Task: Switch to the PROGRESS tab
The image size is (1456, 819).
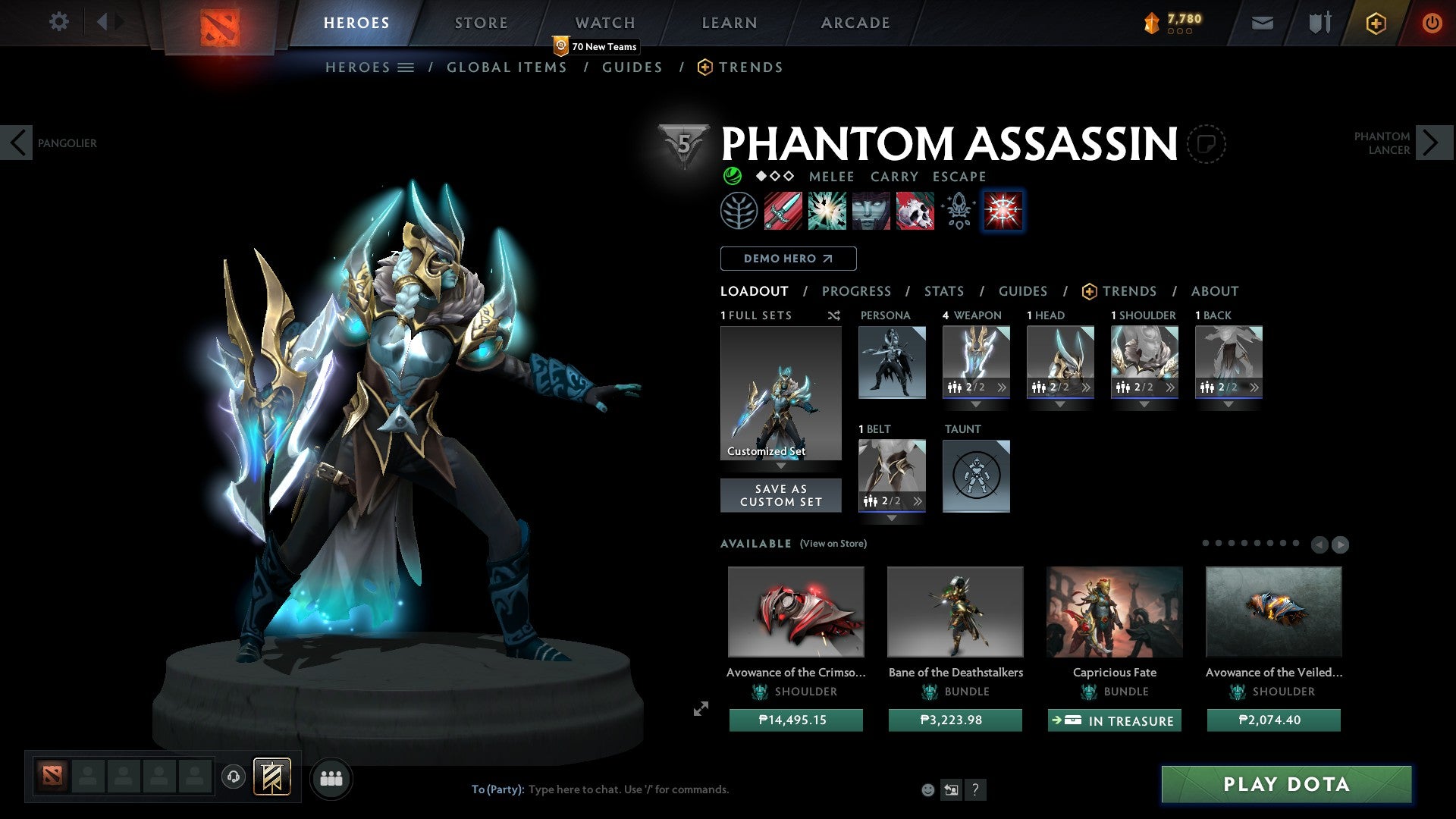Action: click(857, 290)
